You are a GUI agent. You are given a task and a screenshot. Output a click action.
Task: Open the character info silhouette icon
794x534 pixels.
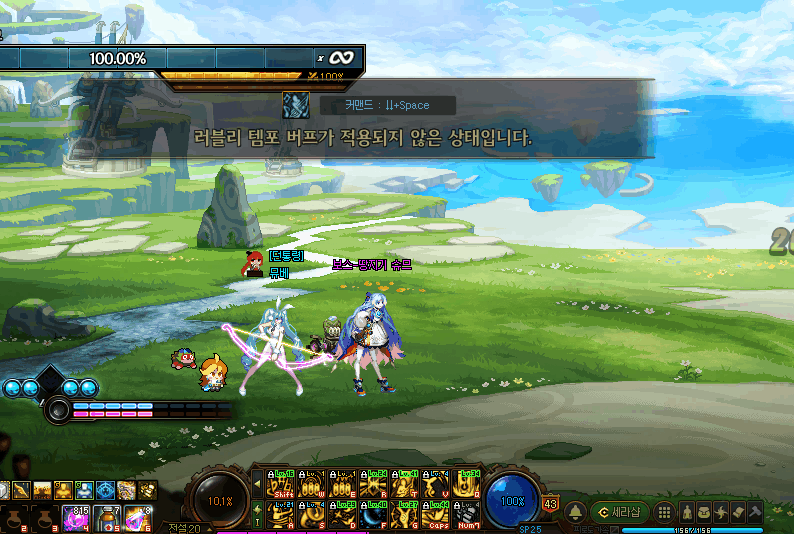pos(688,512)
